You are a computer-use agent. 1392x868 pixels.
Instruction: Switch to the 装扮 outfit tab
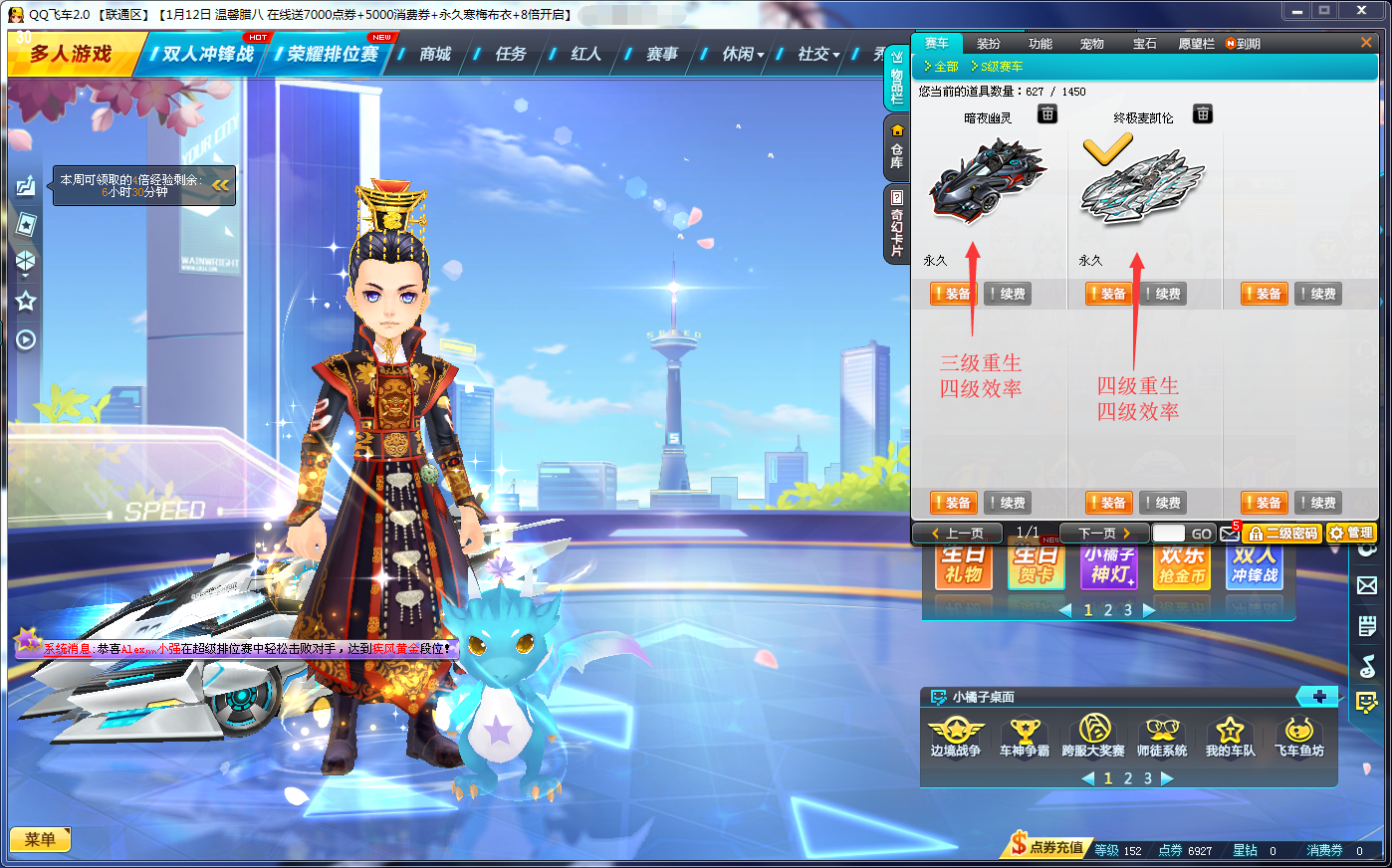[988, 44]
